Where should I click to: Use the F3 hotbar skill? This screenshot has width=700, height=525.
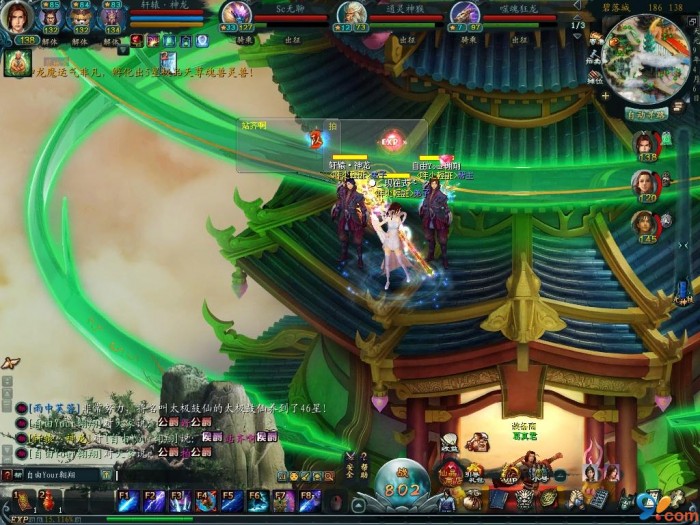pos(180,499)
